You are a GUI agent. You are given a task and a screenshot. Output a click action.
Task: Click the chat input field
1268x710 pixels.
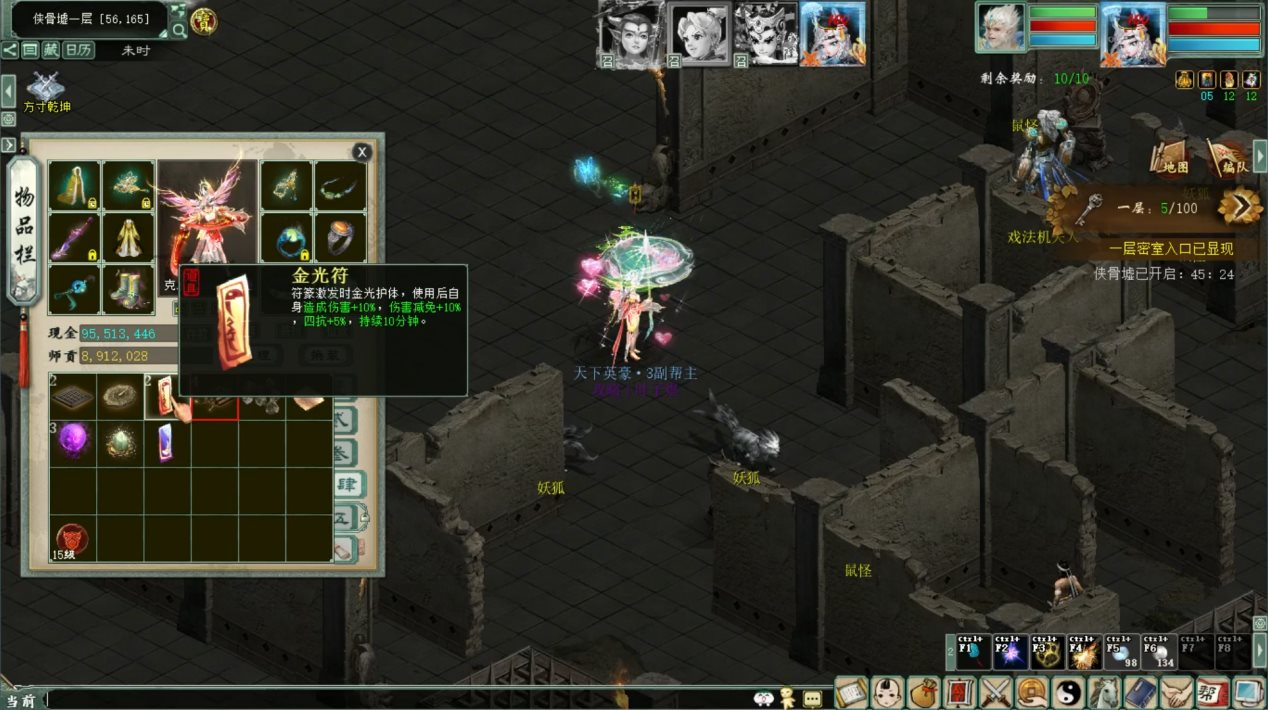click(400, 699)
